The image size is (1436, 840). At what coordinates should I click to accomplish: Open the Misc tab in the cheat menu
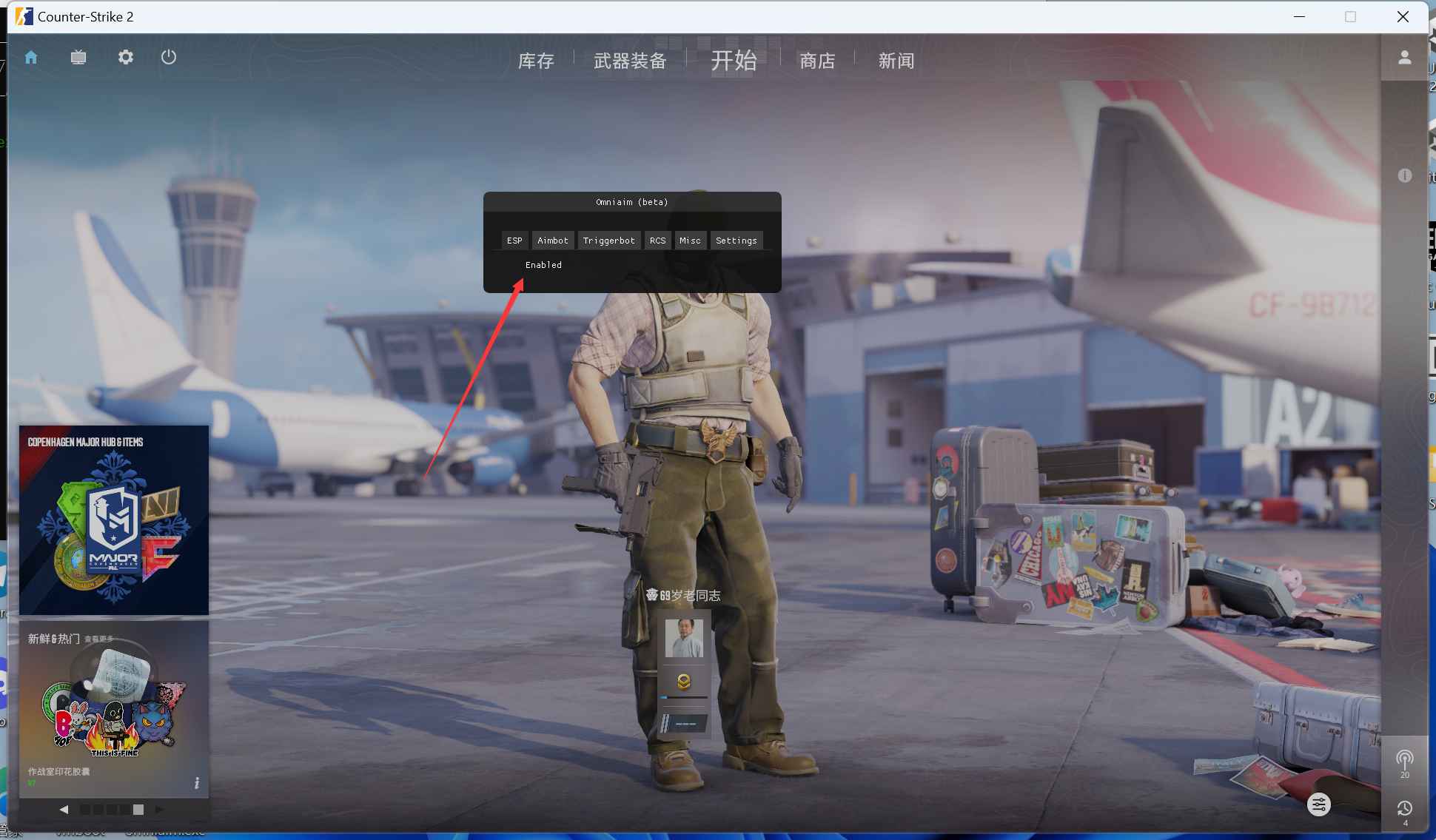[690, 240]
